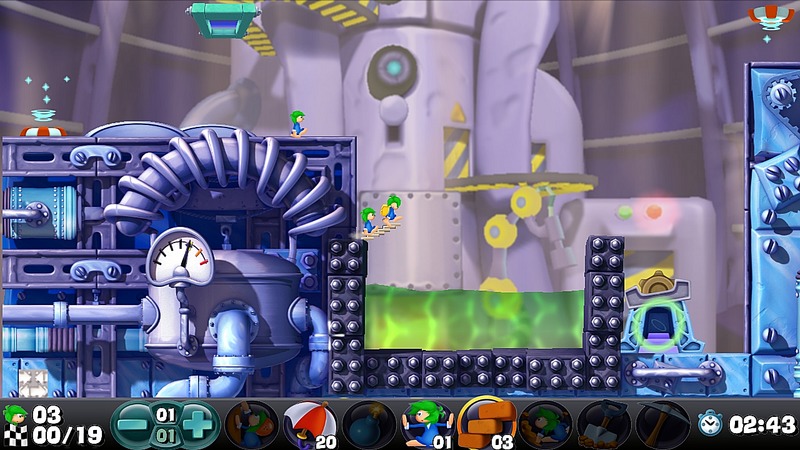Select the bomber bomb skill
800x450 pixels.
tap(368, 424)
